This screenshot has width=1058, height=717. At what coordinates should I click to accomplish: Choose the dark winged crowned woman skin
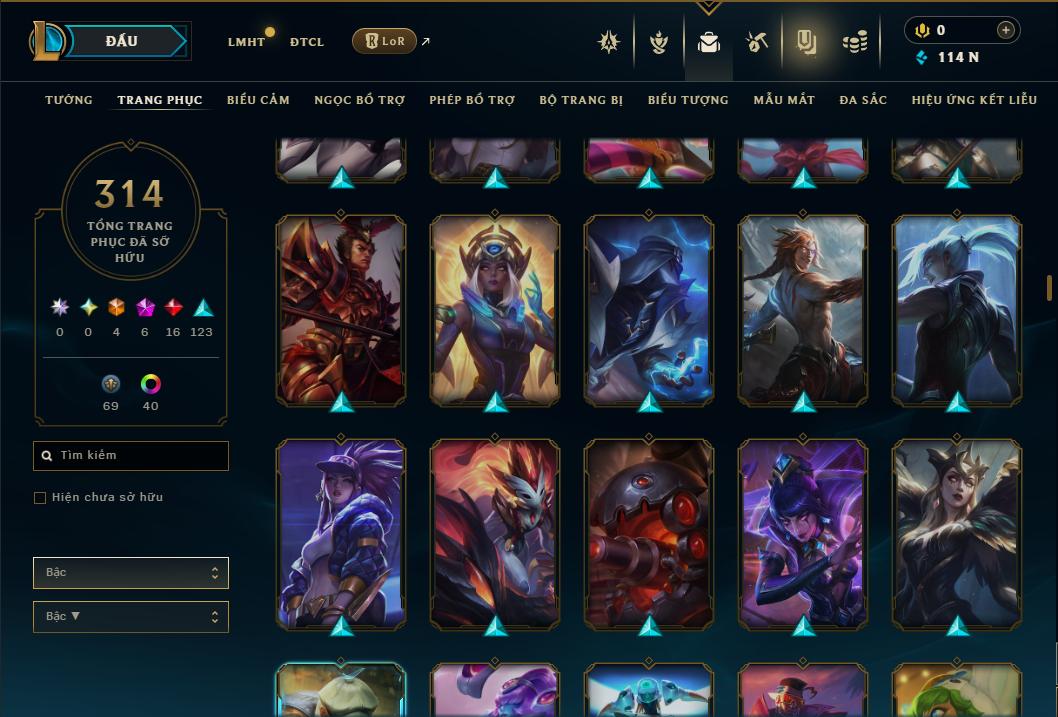click(957, 533)
